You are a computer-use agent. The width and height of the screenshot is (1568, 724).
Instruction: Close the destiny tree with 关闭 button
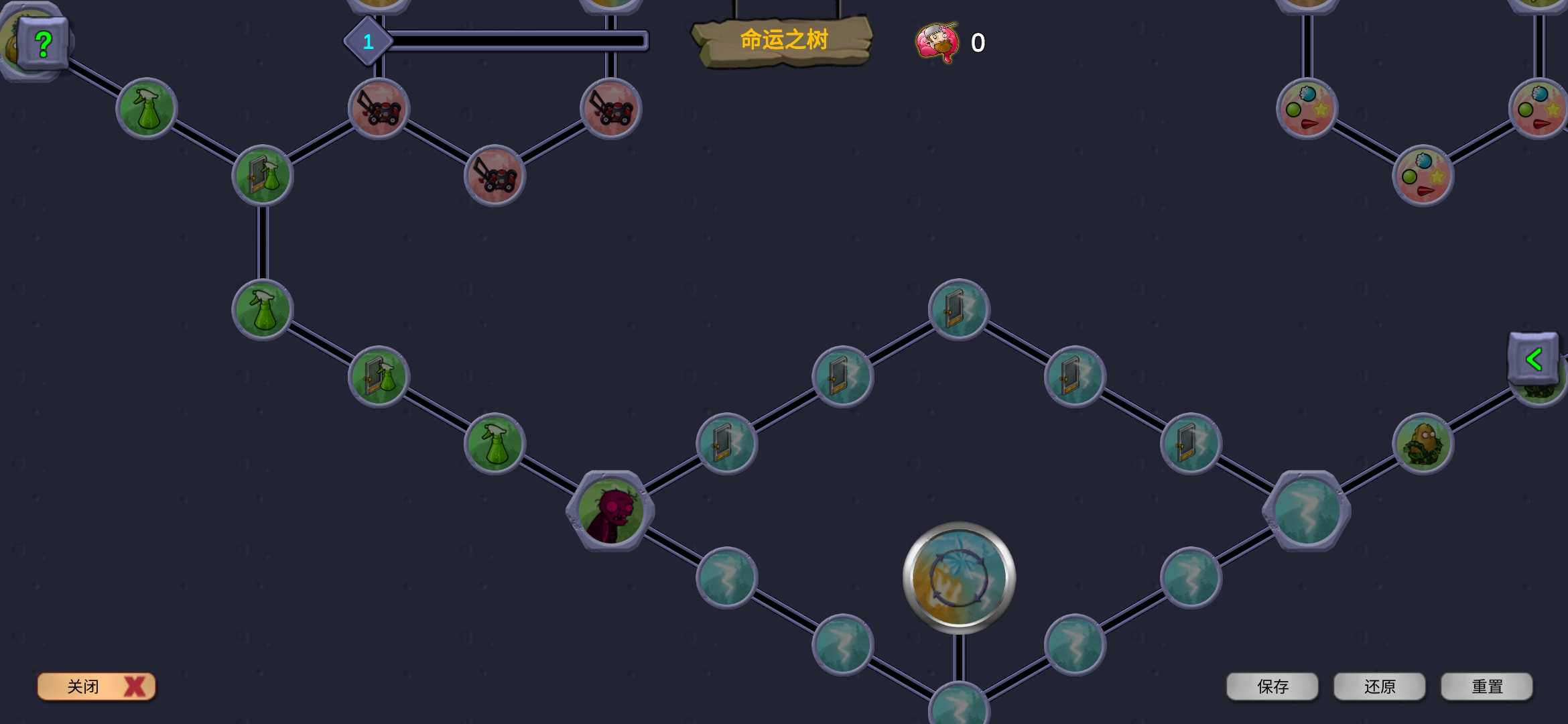pyautogui.click(x=96, y=686)
